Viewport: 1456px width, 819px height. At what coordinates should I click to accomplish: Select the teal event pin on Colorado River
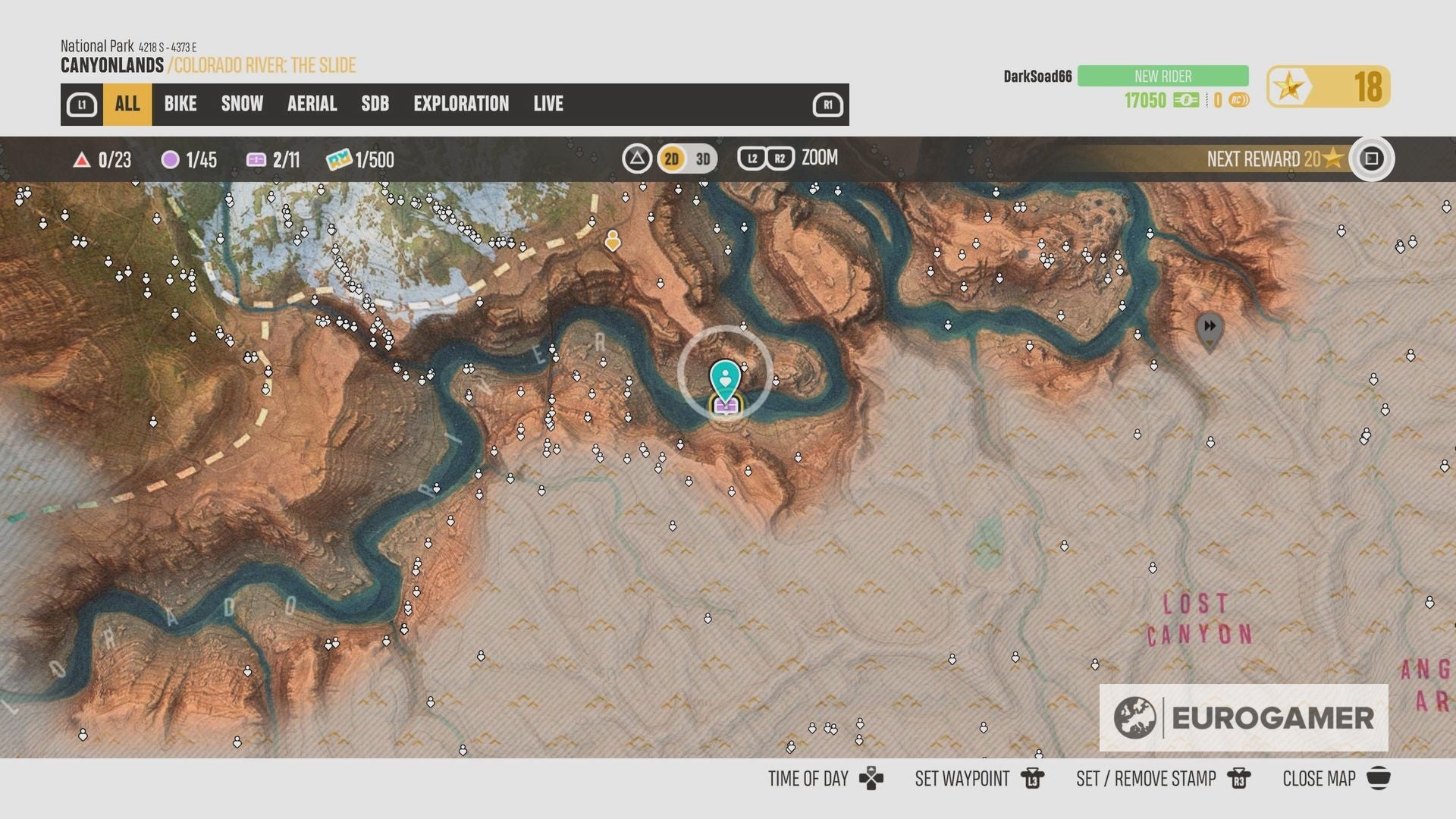pyautogui.click(x=726, y=375)
